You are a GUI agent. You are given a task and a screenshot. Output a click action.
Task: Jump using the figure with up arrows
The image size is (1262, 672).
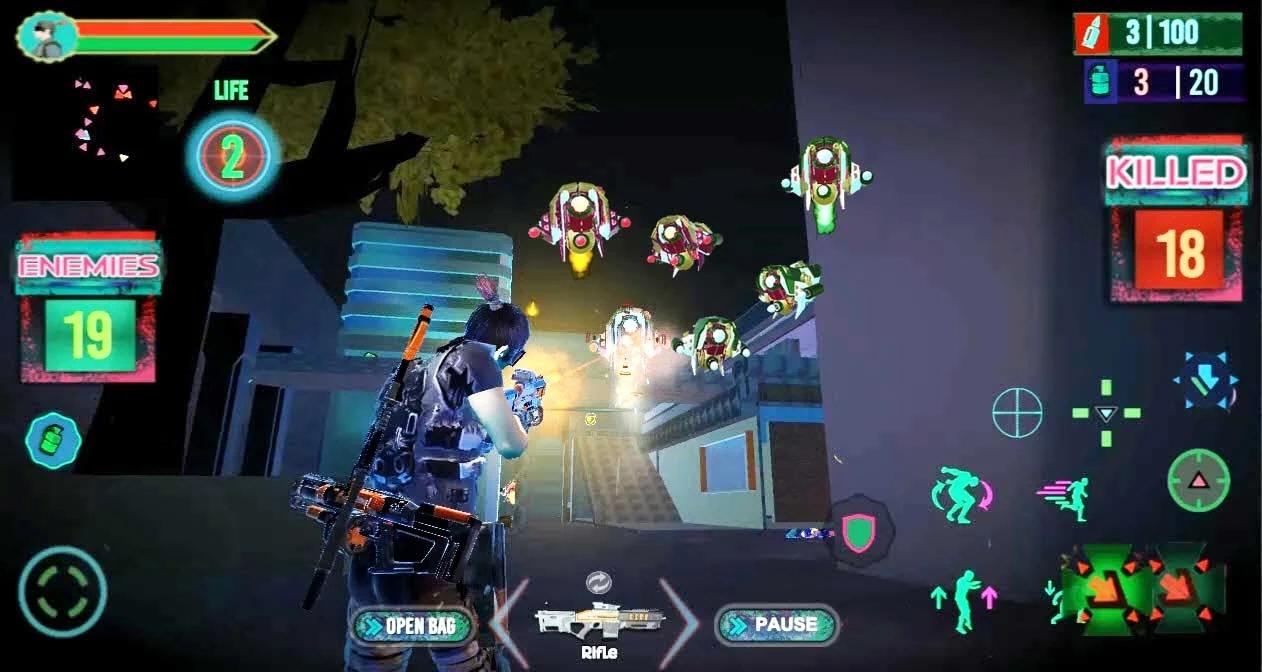pyautogui.click(x=964, y=600)
